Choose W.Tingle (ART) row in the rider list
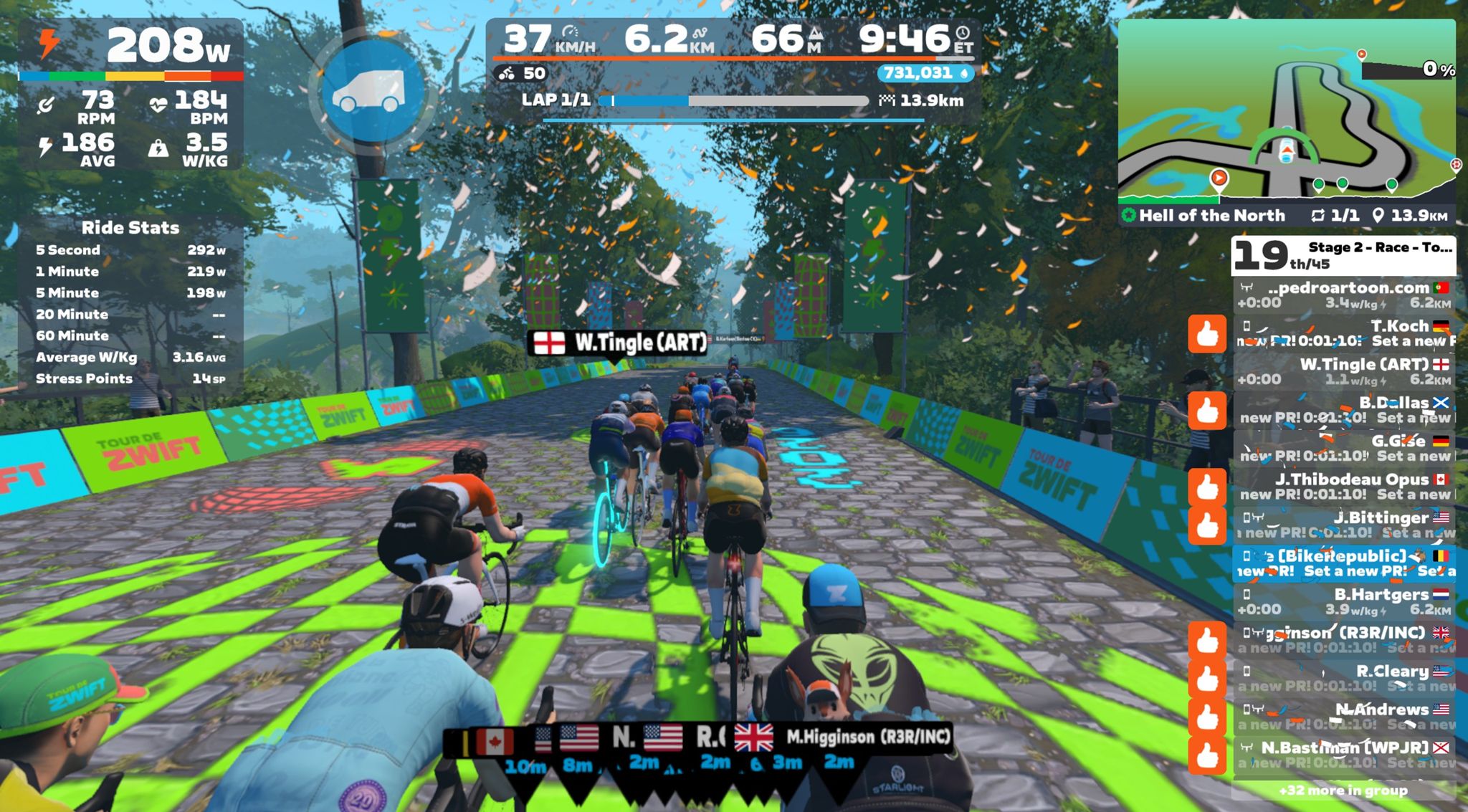 click(x=1344, y=371)
